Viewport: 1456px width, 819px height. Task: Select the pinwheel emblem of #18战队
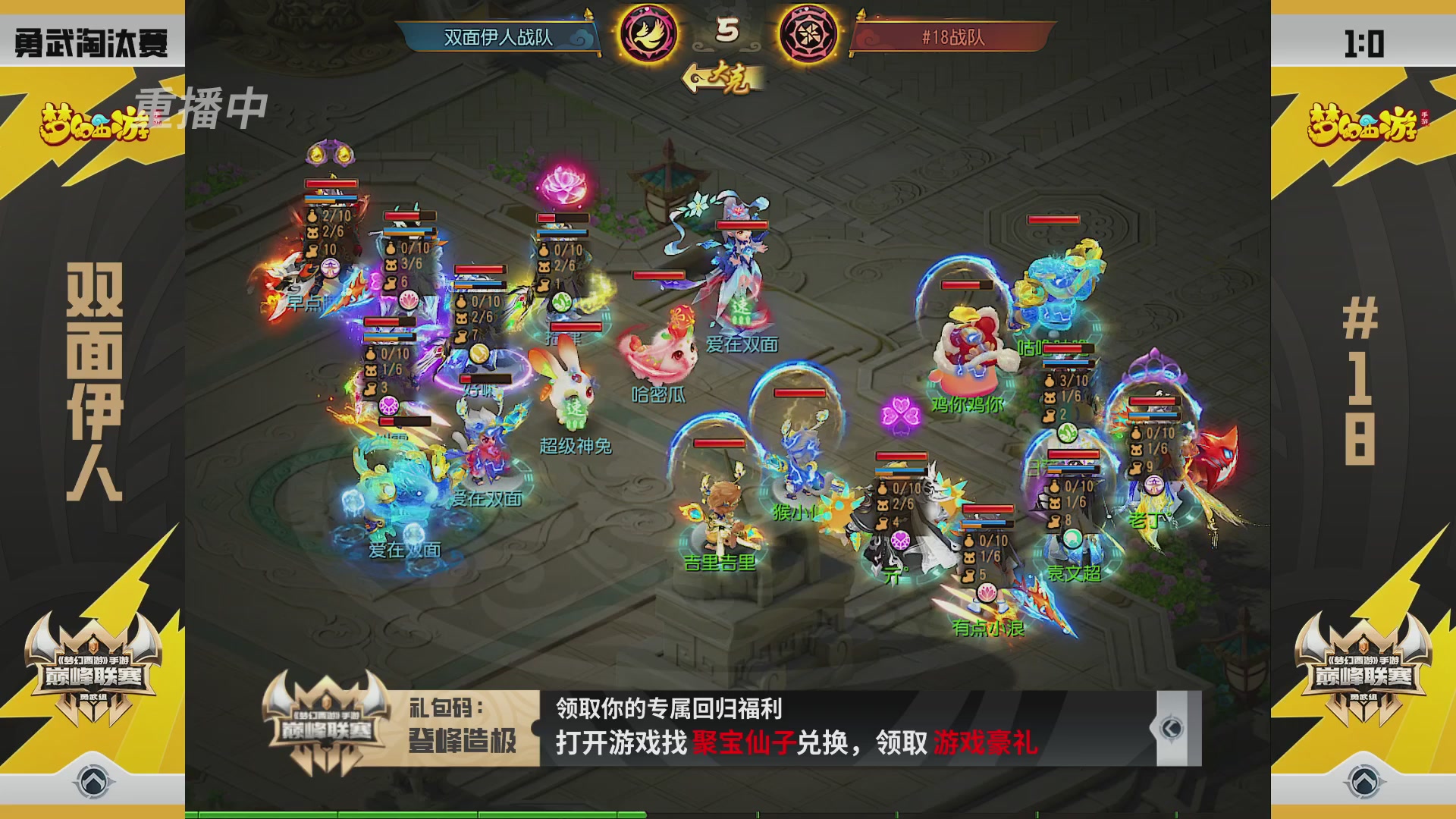point(808,34)
